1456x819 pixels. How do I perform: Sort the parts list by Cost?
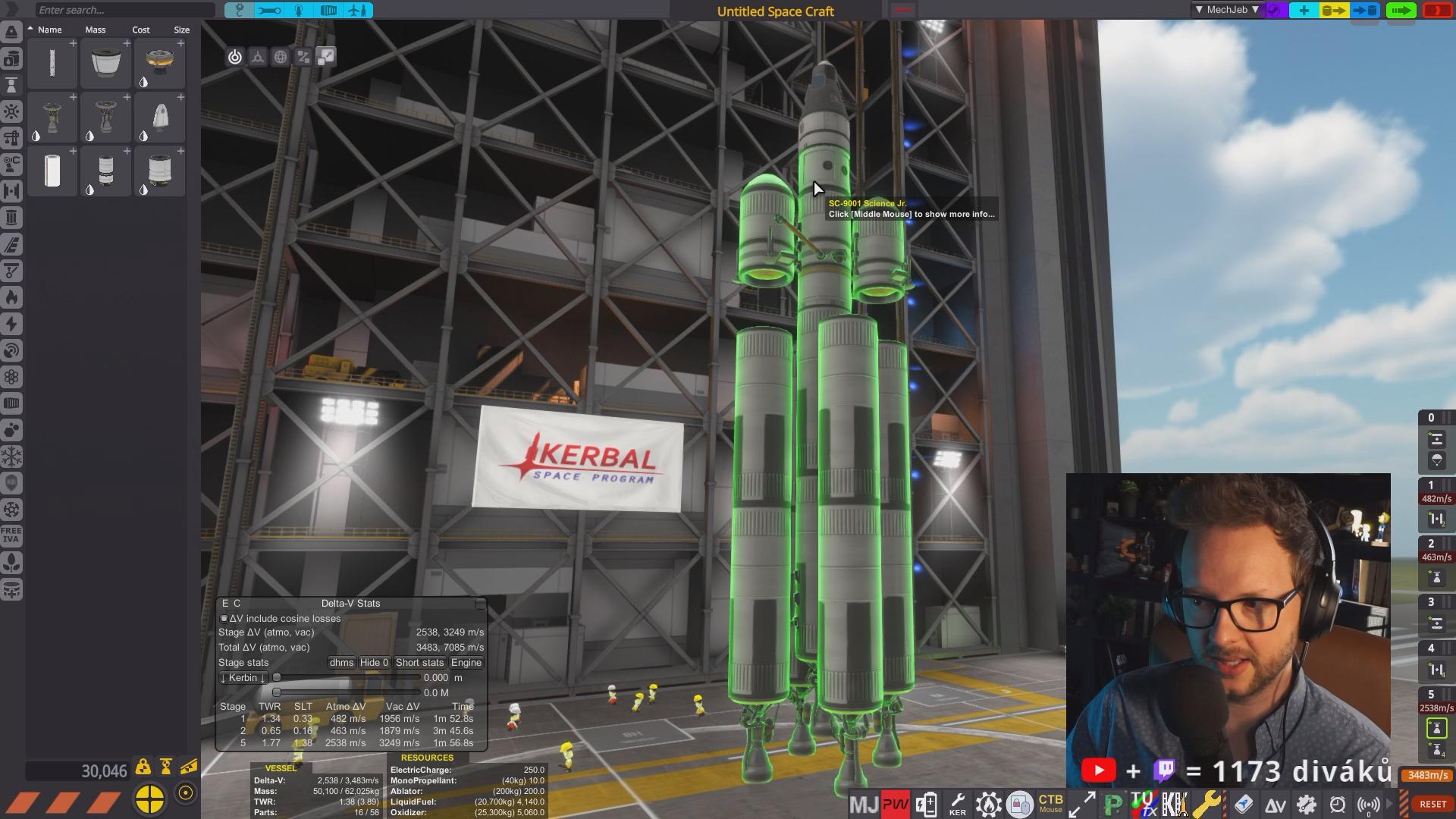tap(141, 30)
